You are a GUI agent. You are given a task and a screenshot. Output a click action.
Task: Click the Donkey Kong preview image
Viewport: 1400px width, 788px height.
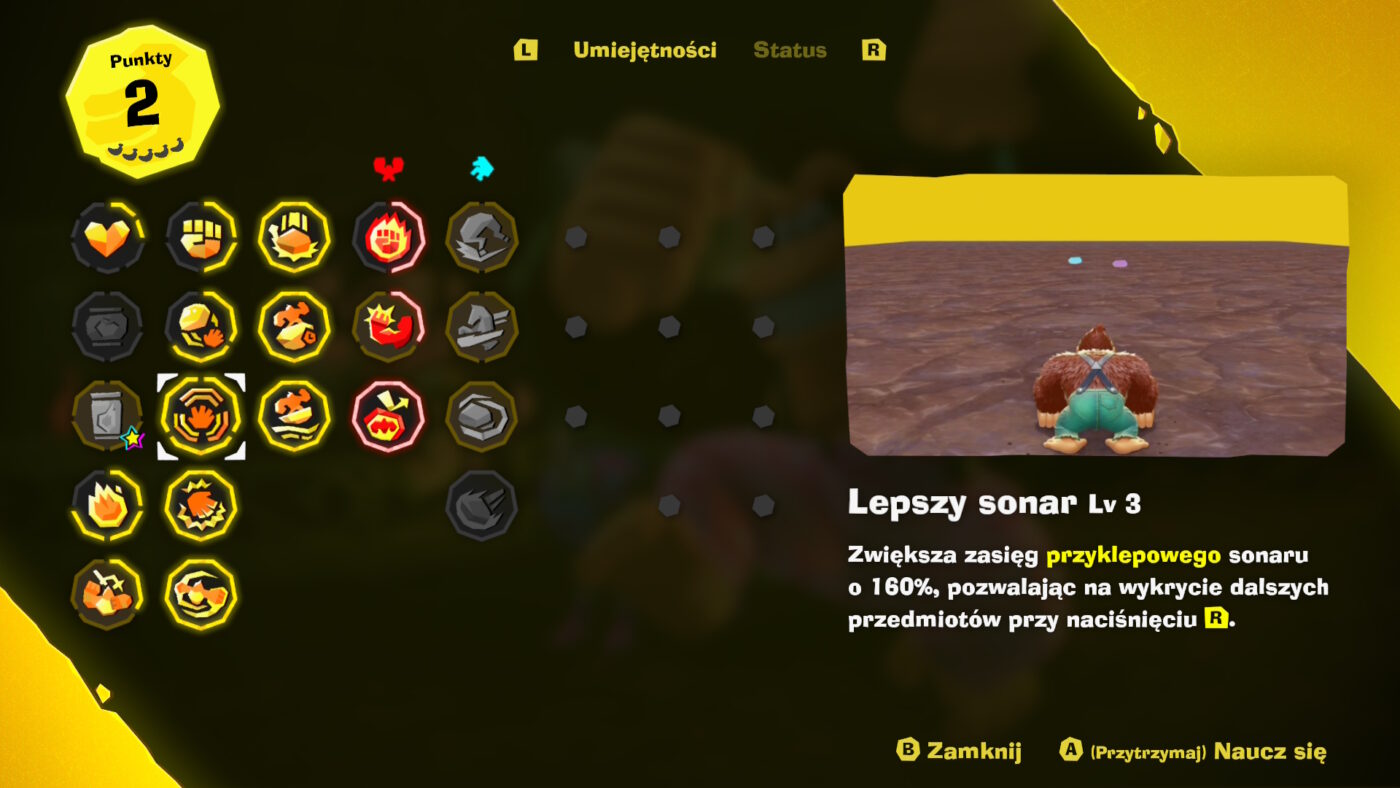1100,320
